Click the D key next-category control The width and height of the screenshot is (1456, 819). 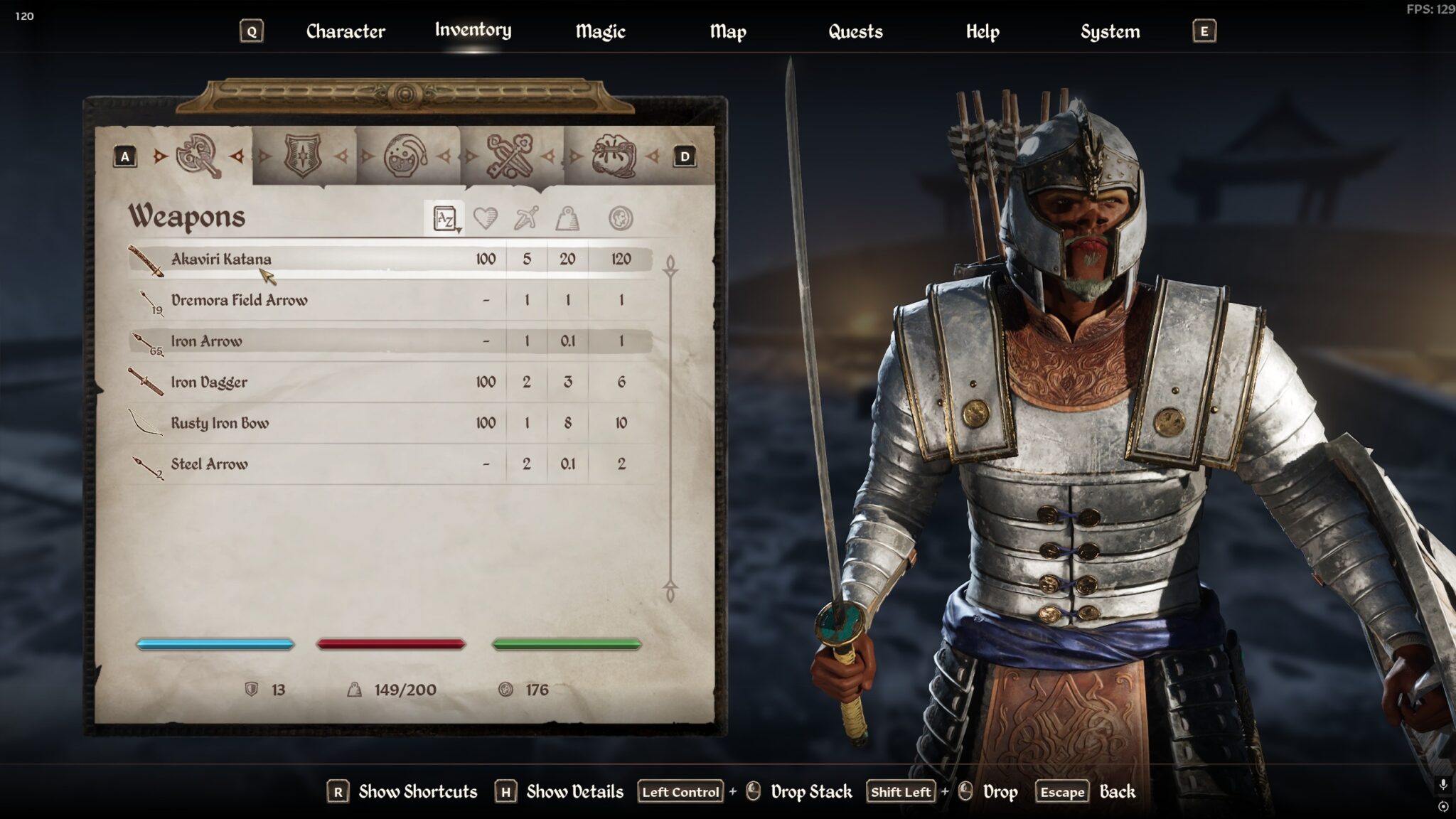(x=684, y=155)
